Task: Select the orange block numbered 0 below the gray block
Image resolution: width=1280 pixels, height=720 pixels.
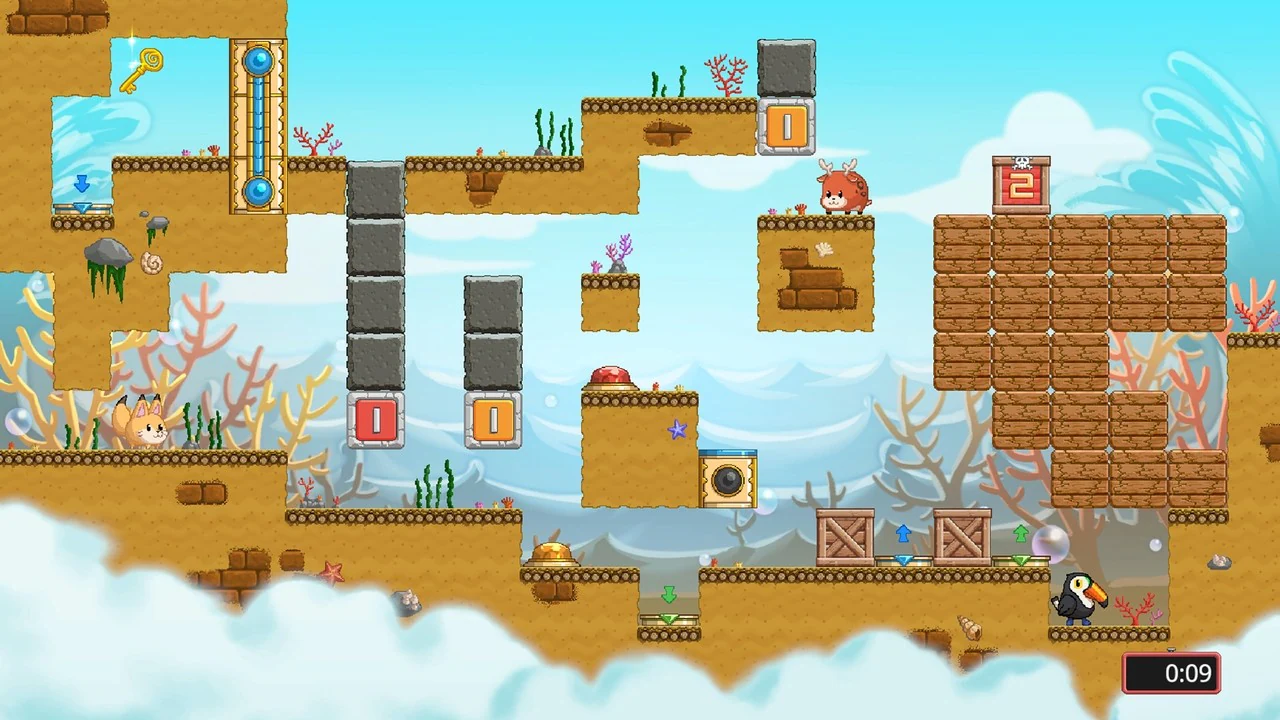Action: tap(786, 127)
